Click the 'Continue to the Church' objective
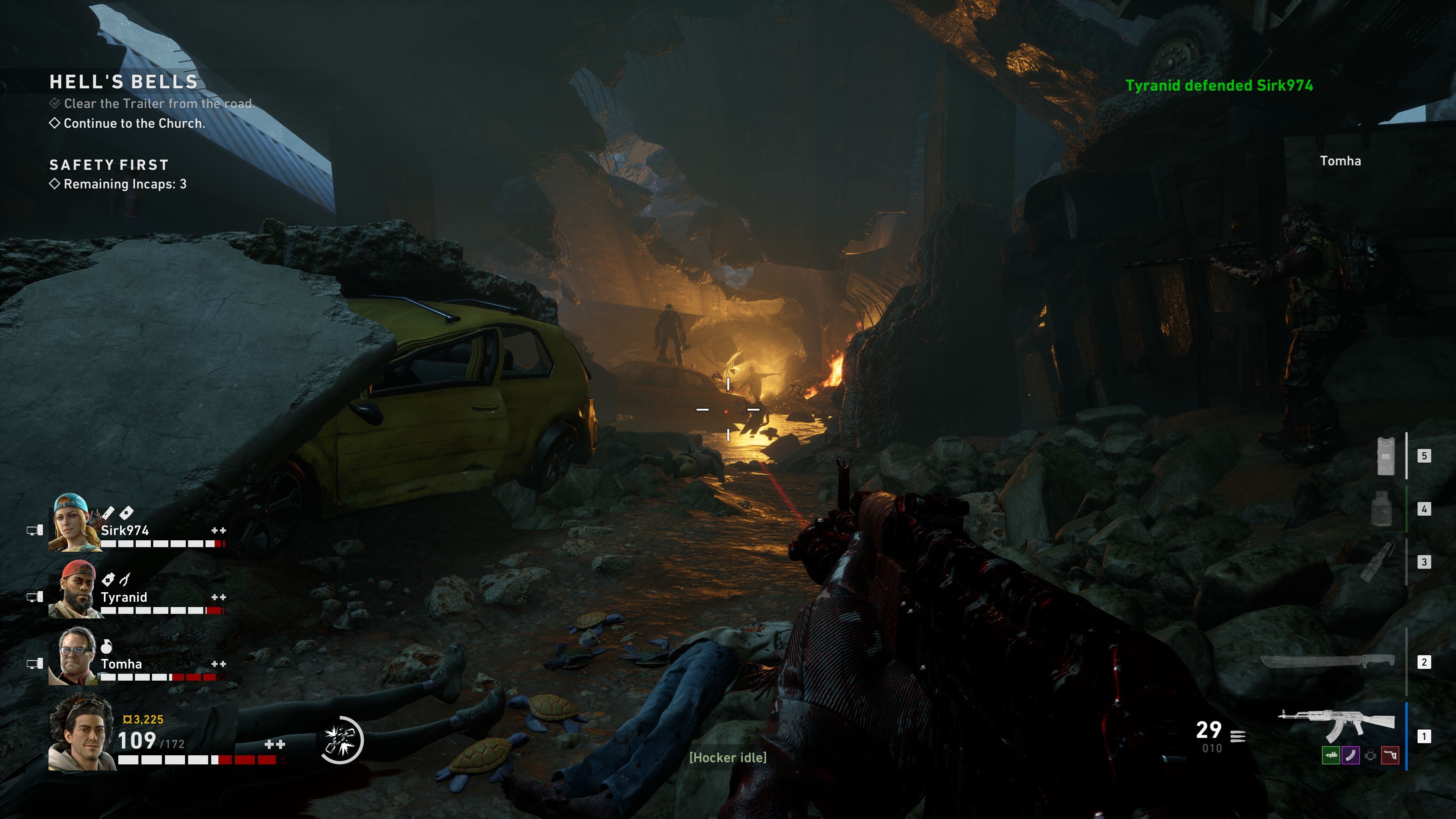Viewport: 1456px width, 819px height. point(134,123)
